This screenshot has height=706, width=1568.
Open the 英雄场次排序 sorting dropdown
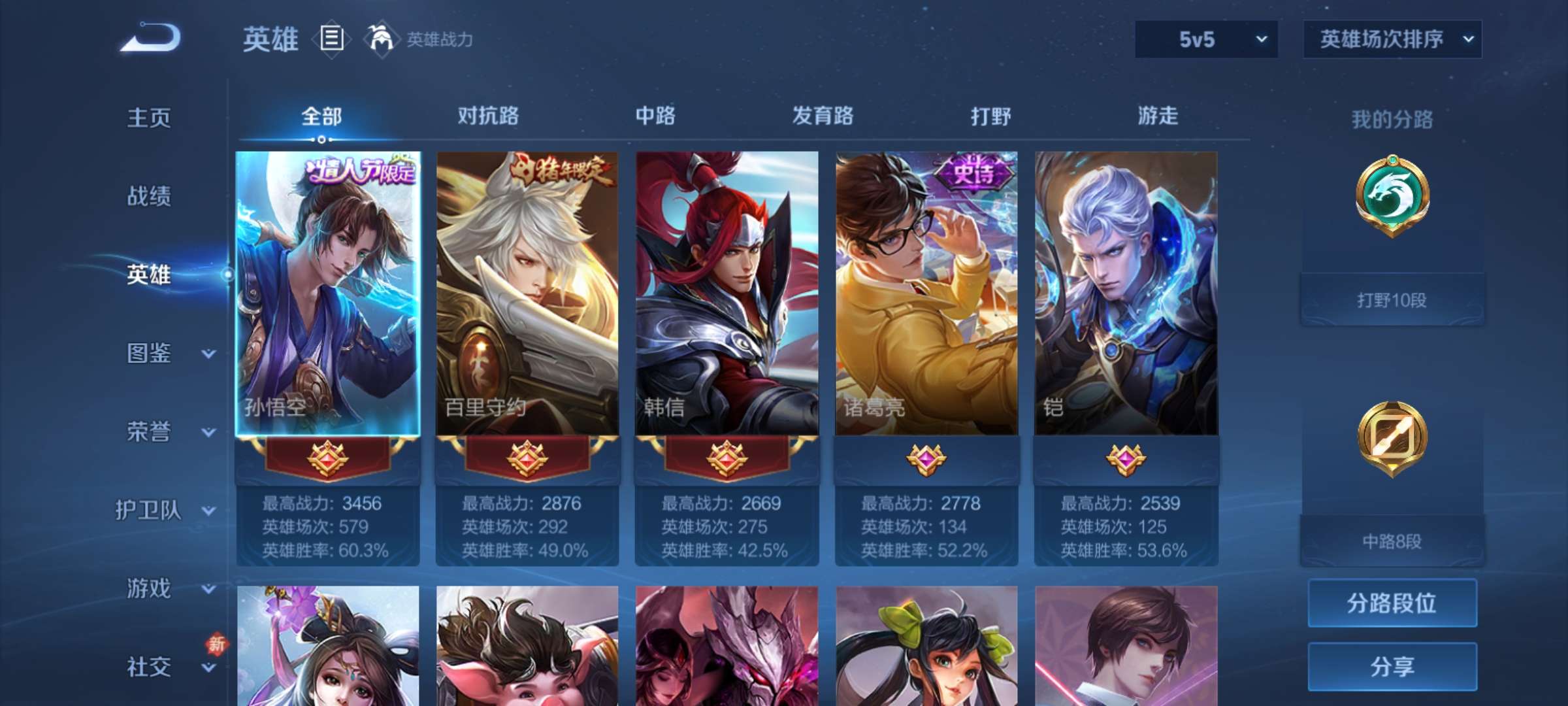tap(1392, 39)
